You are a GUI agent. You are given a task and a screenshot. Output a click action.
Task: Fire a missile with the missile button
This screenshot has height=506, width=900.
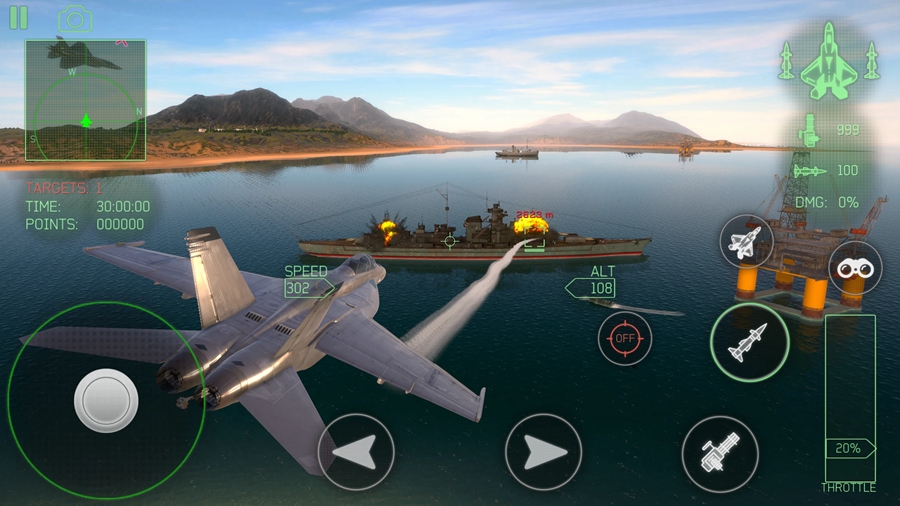pyautogui.click(x=749, y=341)
